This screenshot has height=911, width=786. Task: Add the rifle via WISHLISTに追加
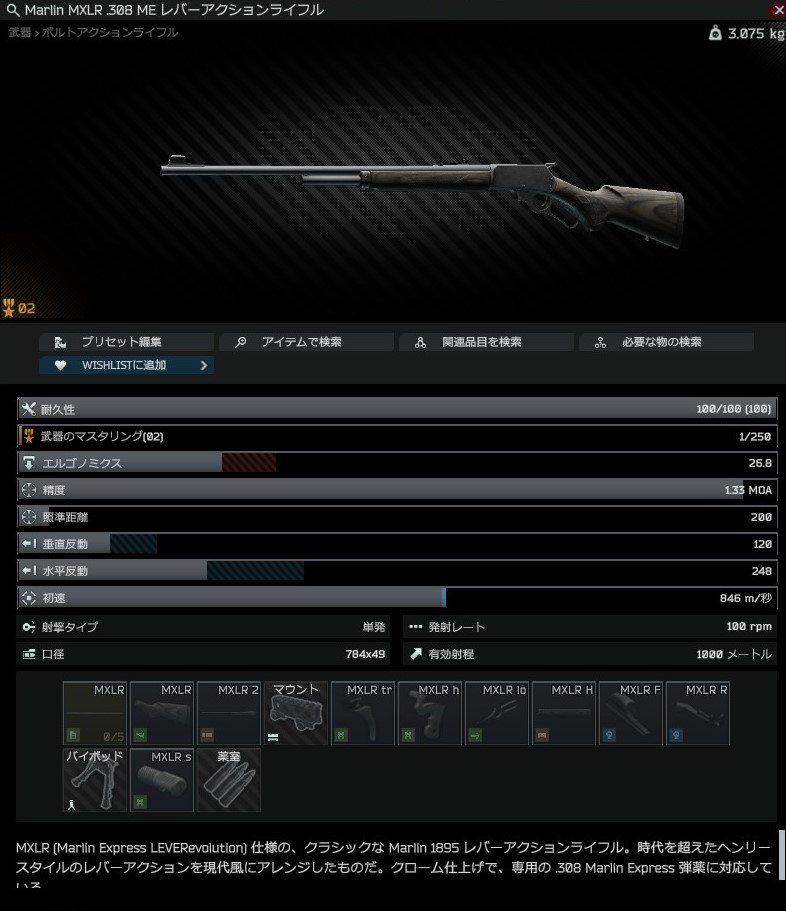point(127,365)
